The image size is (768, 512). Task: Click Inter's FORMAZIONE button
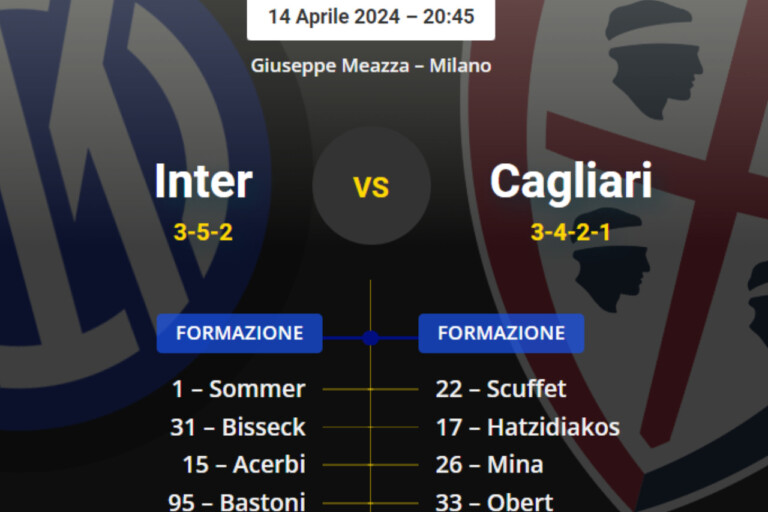pos(239,333)
